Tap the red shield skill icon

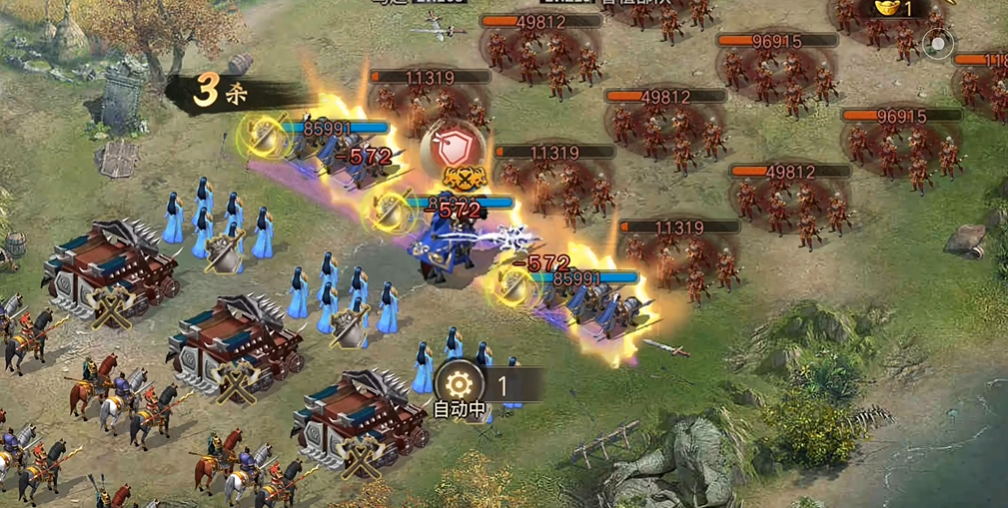(453, 148)
